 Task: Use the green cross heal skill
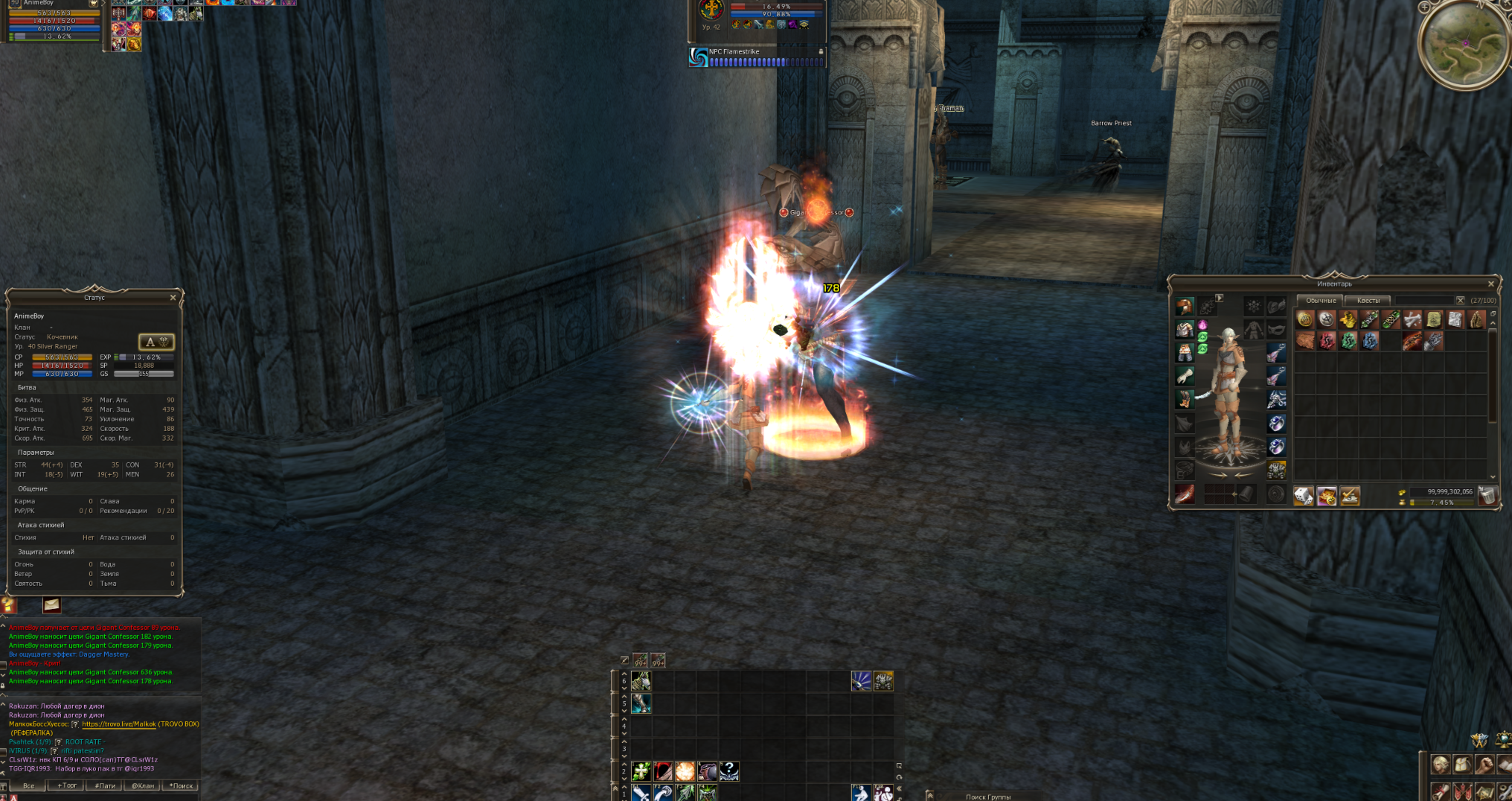pyautogui.click(x=641, y=771)
